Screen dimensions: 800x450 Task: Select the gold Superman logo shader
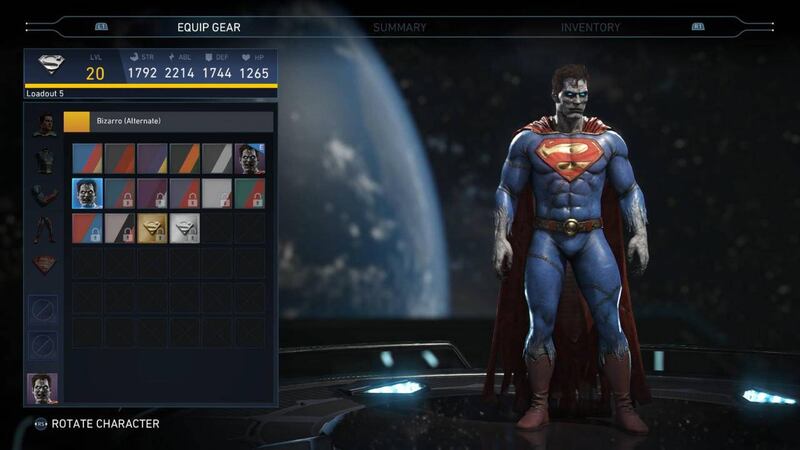tap(152, 228)
